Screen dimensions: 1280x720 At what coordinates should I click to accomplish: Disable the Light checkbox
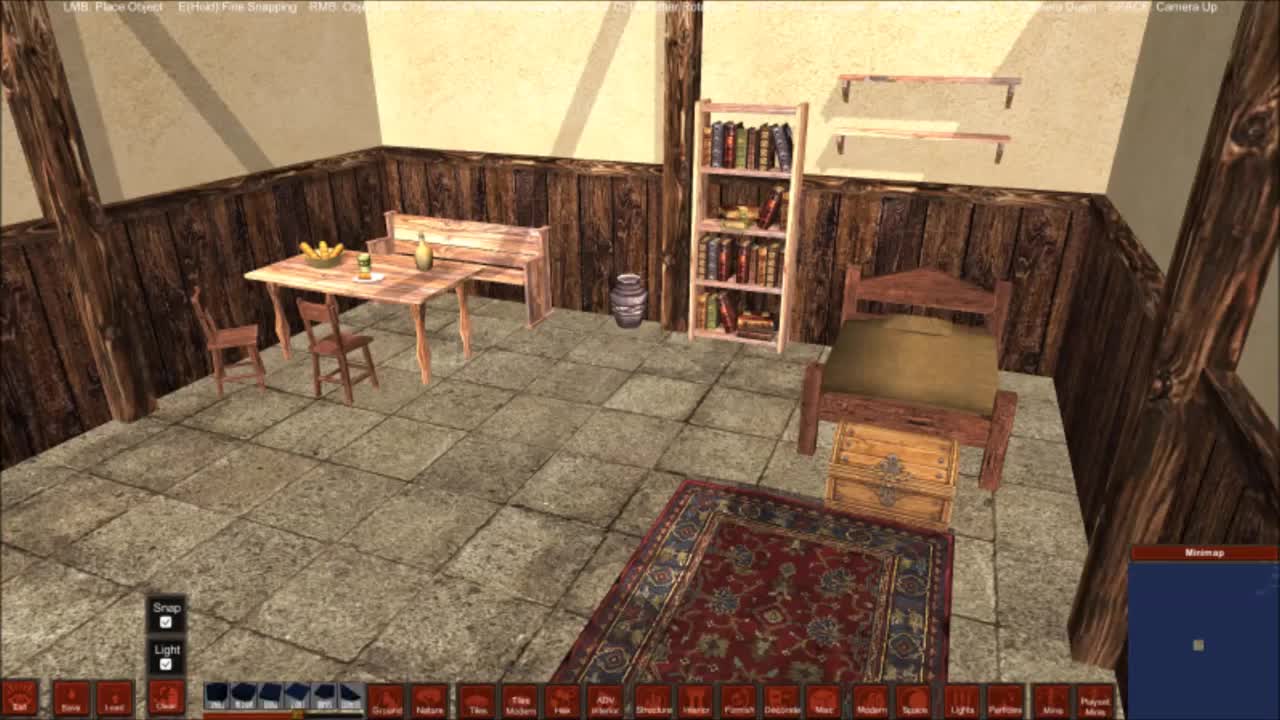click(x=166, y=665)
